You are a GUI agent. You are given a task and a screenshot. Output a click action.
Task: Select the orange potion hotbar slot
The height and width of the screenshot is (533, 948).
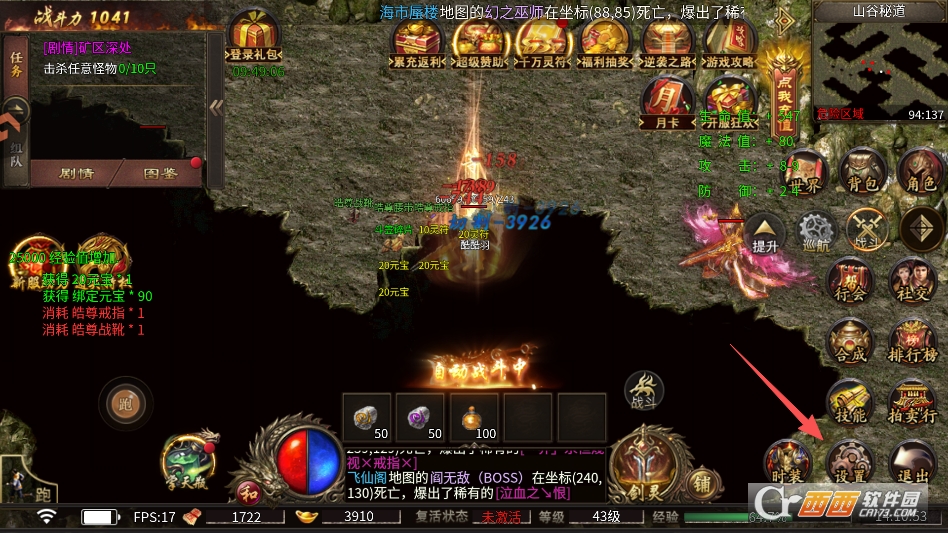[x=477, y=416]
